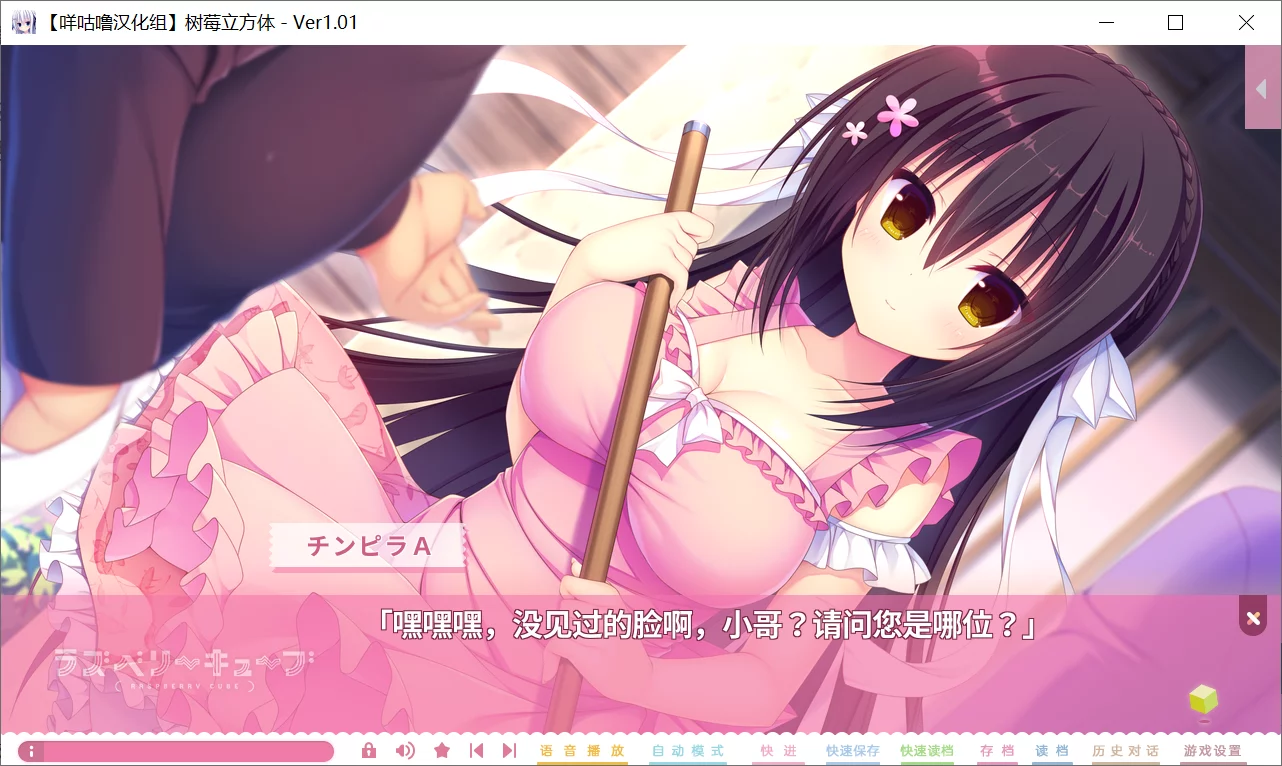Enable 自动模式 auto play mode

(688, 749)
